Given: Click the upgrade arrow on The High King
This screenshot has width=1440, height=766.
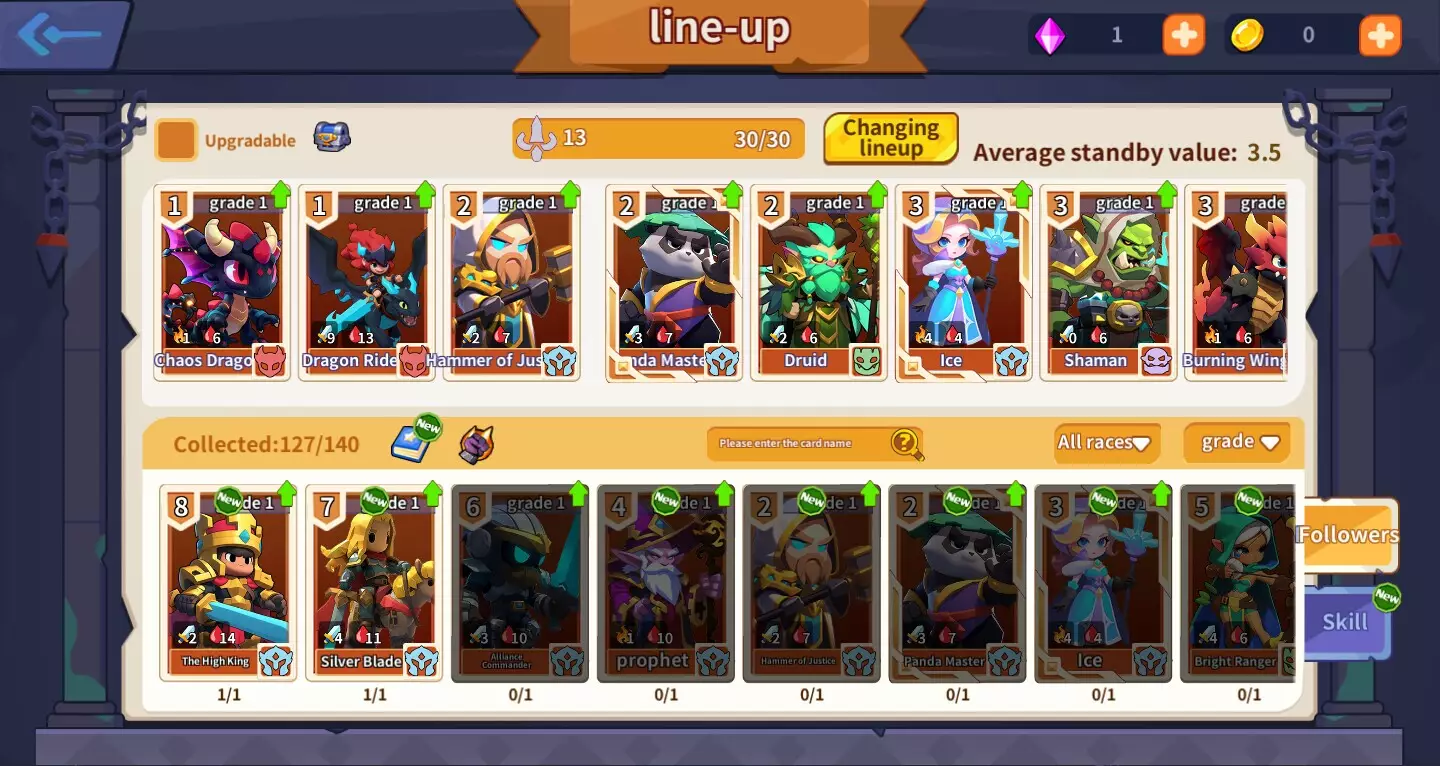Looking at the screenshot, I should [x=288, y=496].
